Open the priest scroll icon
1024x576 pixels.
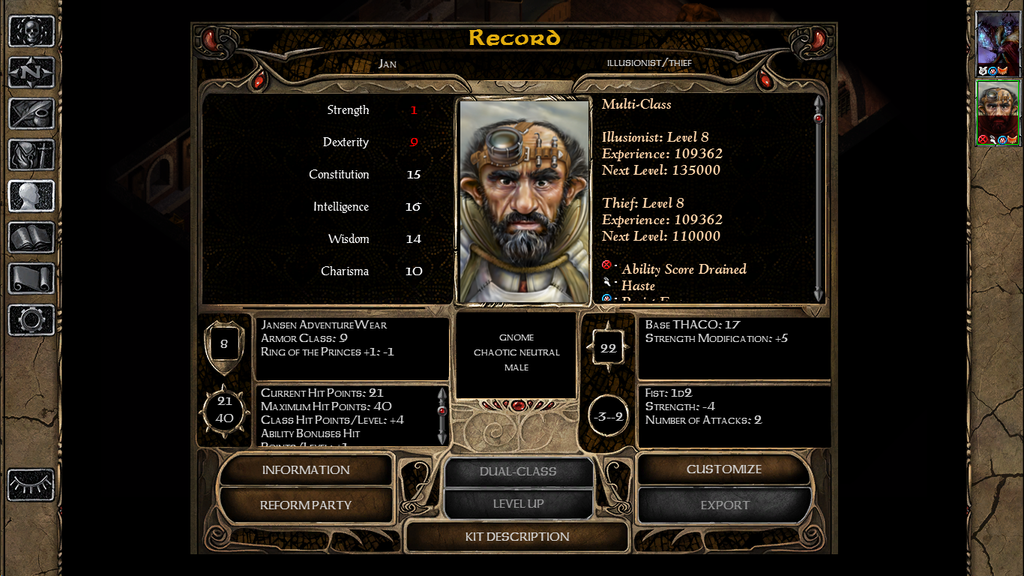coord(31,278)
